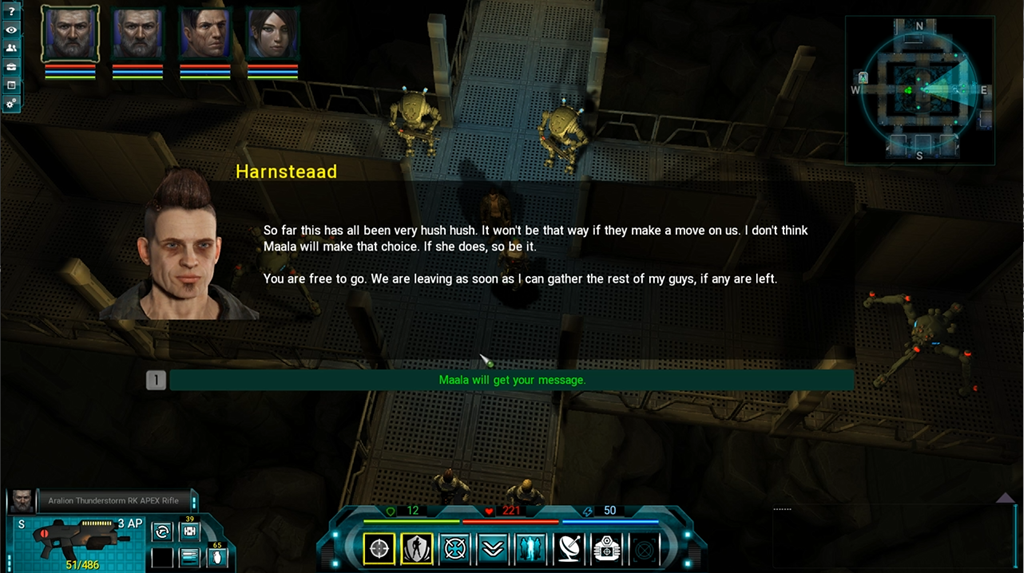The width and height of the screenshot is (1024, 573).
Task: Activate the soldier shield defense ability
Action: point(417,548)
